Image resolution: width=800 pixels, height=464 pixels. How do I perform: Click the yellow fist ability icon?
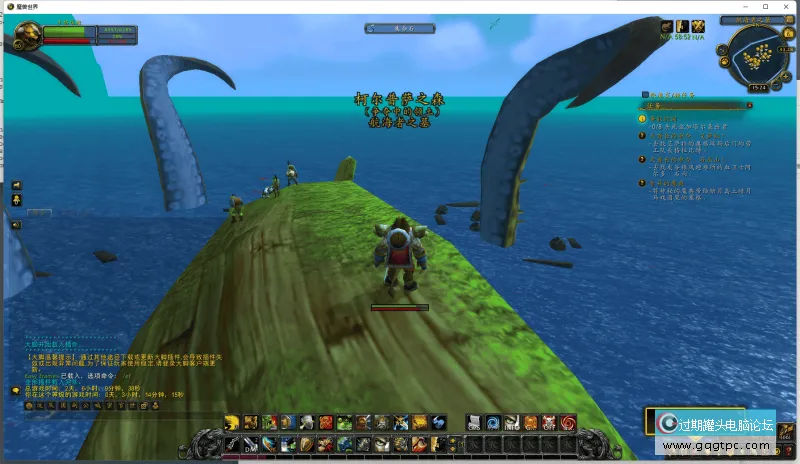[232, 422]
